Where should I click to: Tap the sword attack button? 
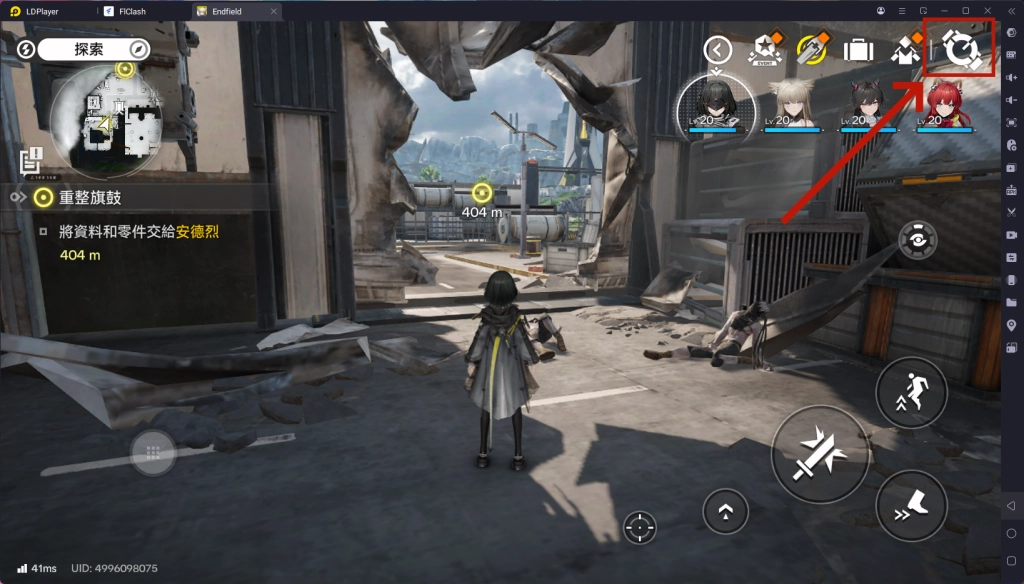point(818,455)
